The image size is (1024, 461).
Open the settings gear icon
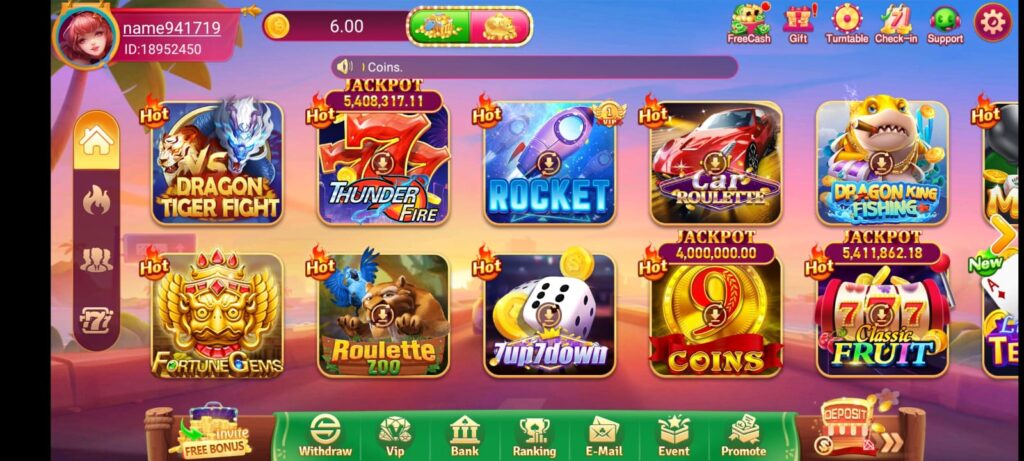992,22
